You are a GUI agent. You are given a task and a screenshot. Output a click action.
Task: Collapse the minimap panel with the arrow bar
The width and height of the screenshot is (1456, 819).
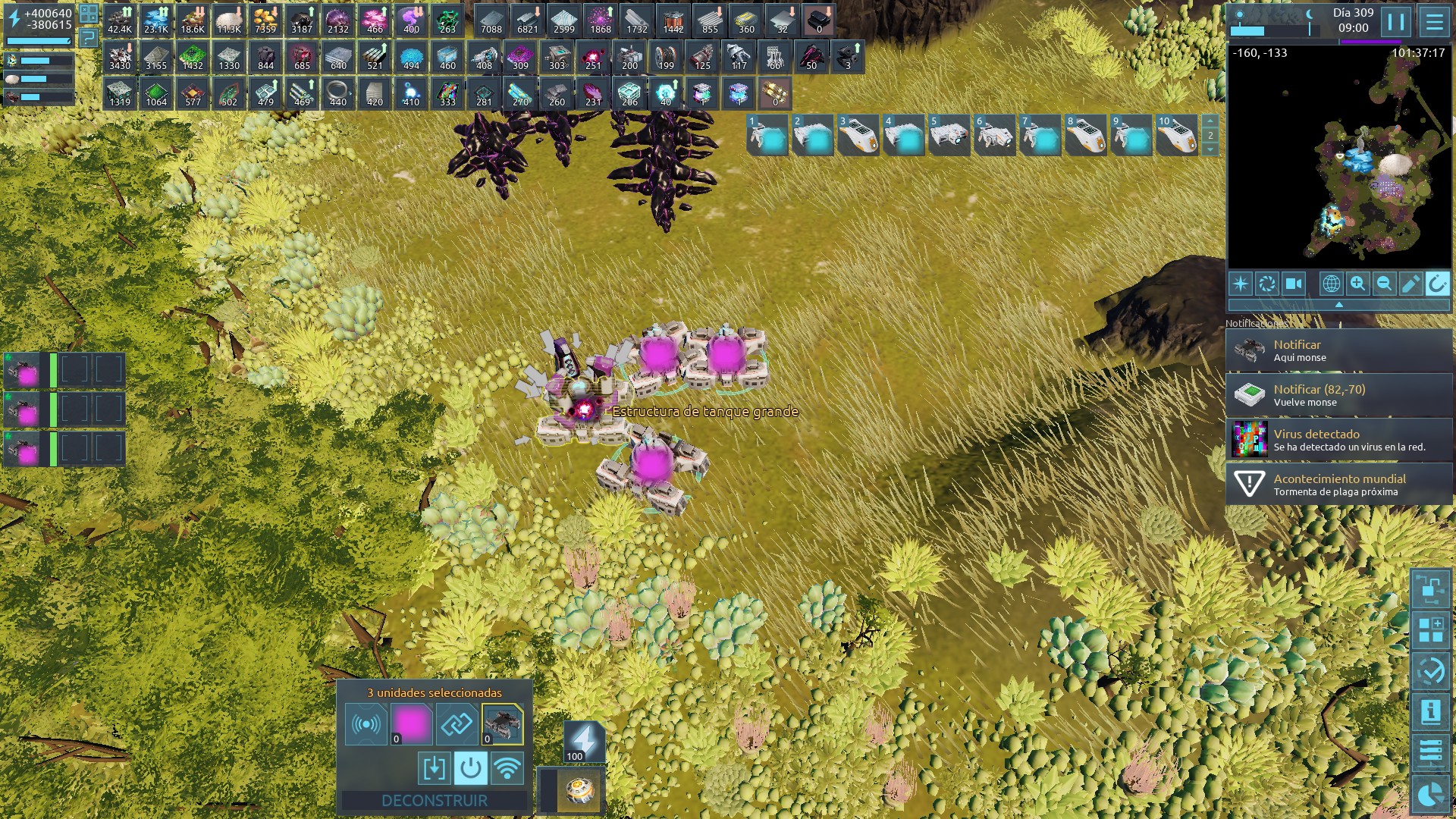[1338, 304]
